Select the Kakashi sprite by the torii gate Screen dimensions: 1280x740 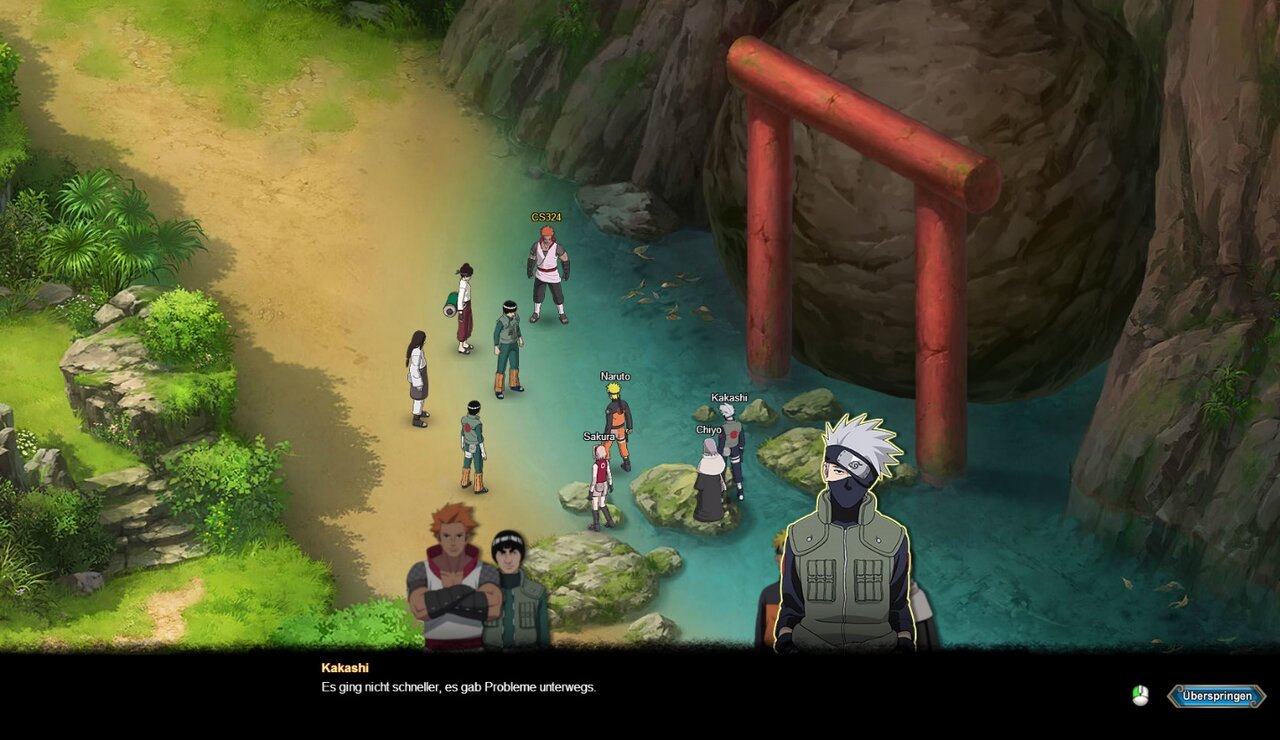733,450
